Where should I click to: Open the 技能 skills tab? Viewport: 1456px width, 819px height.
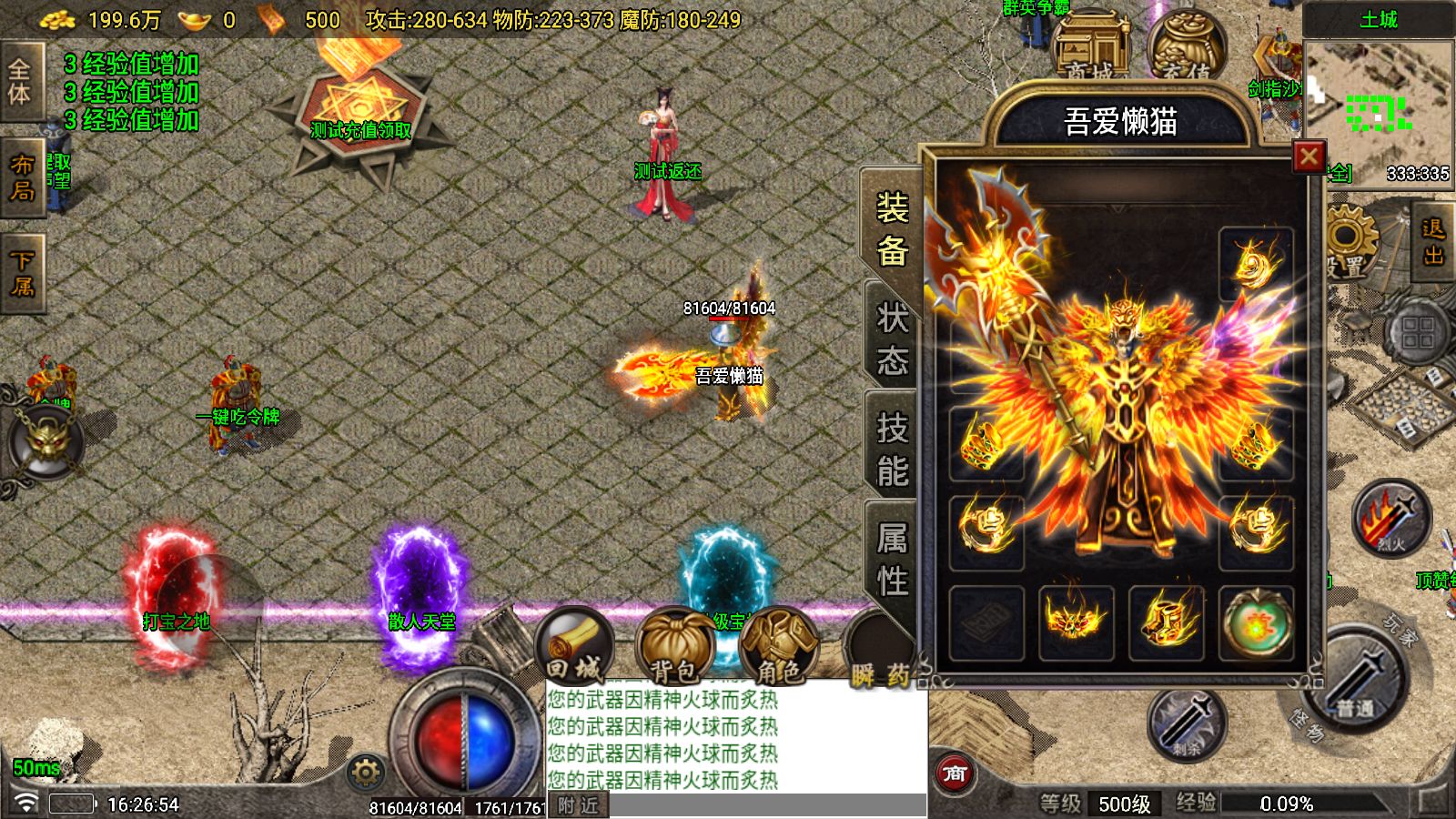click(892, 450)
